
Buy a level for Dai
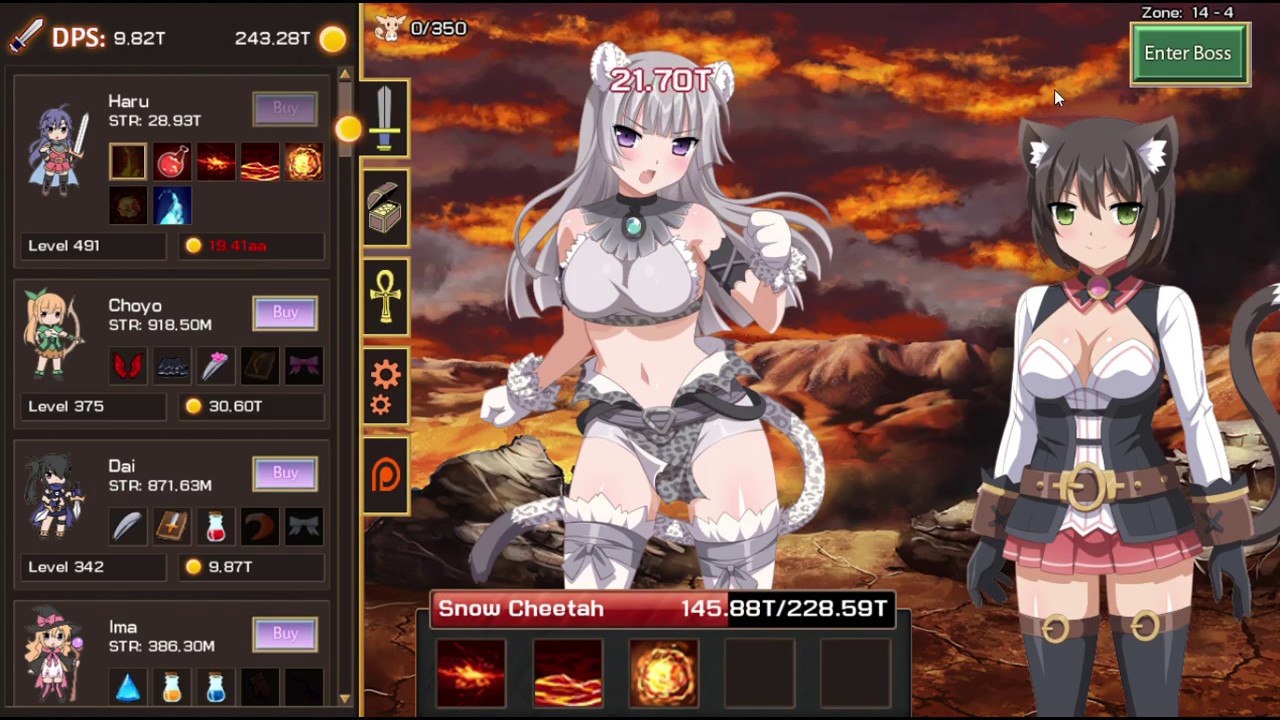tap(285, 472)
